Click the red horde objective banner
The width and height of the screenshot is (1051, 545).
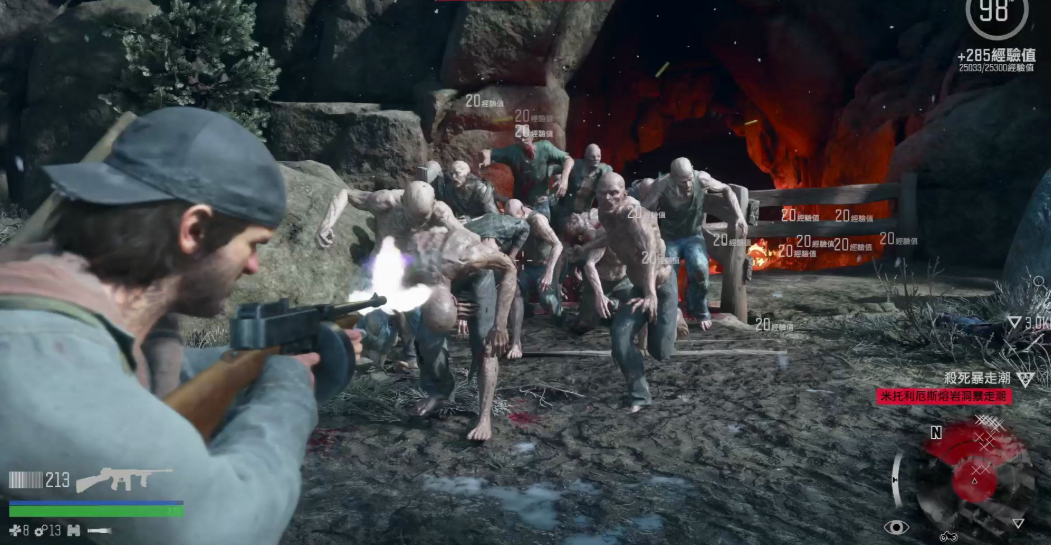[943, 397]
